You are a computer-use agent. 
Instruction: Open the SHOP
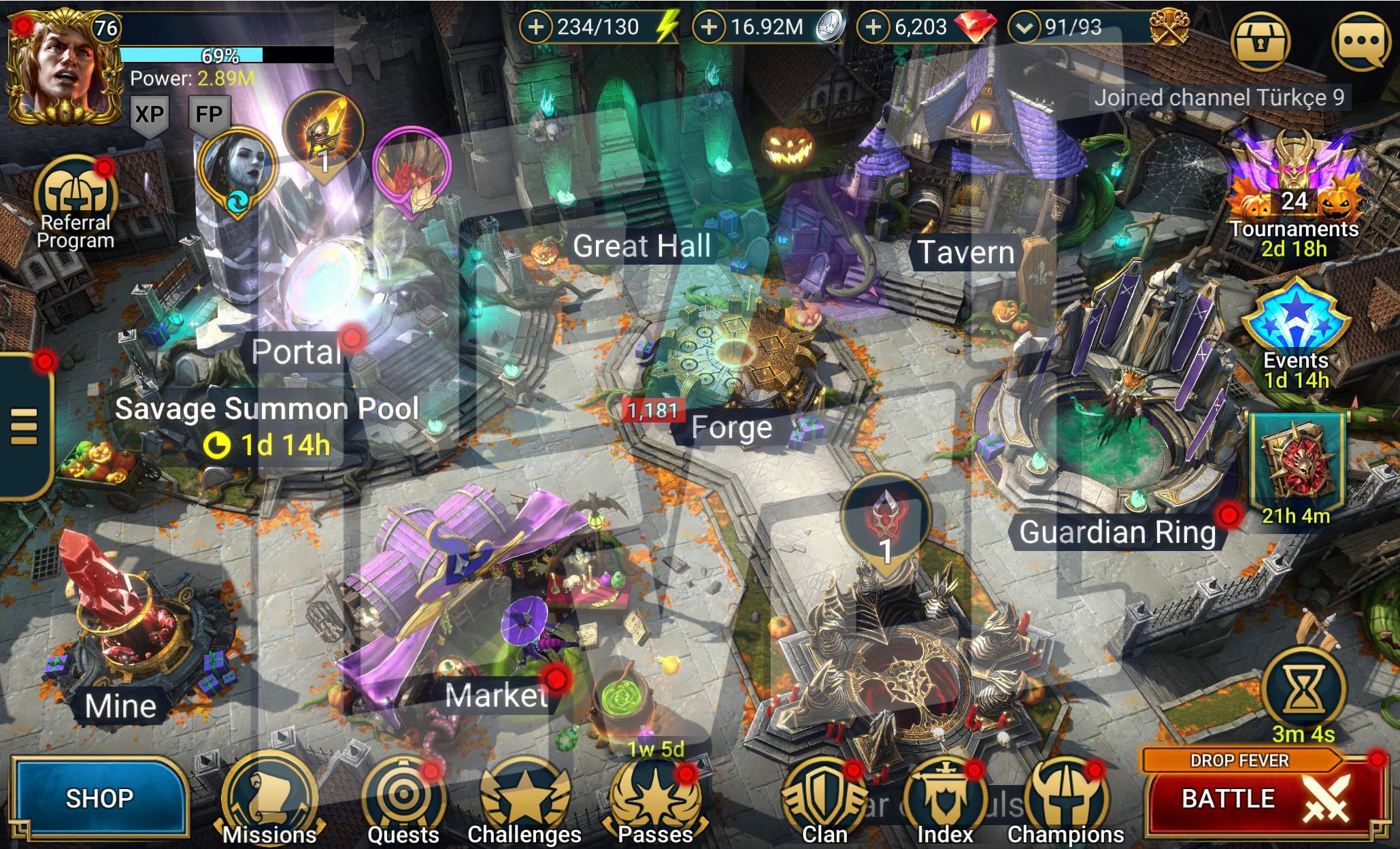[x=99, y=798]
